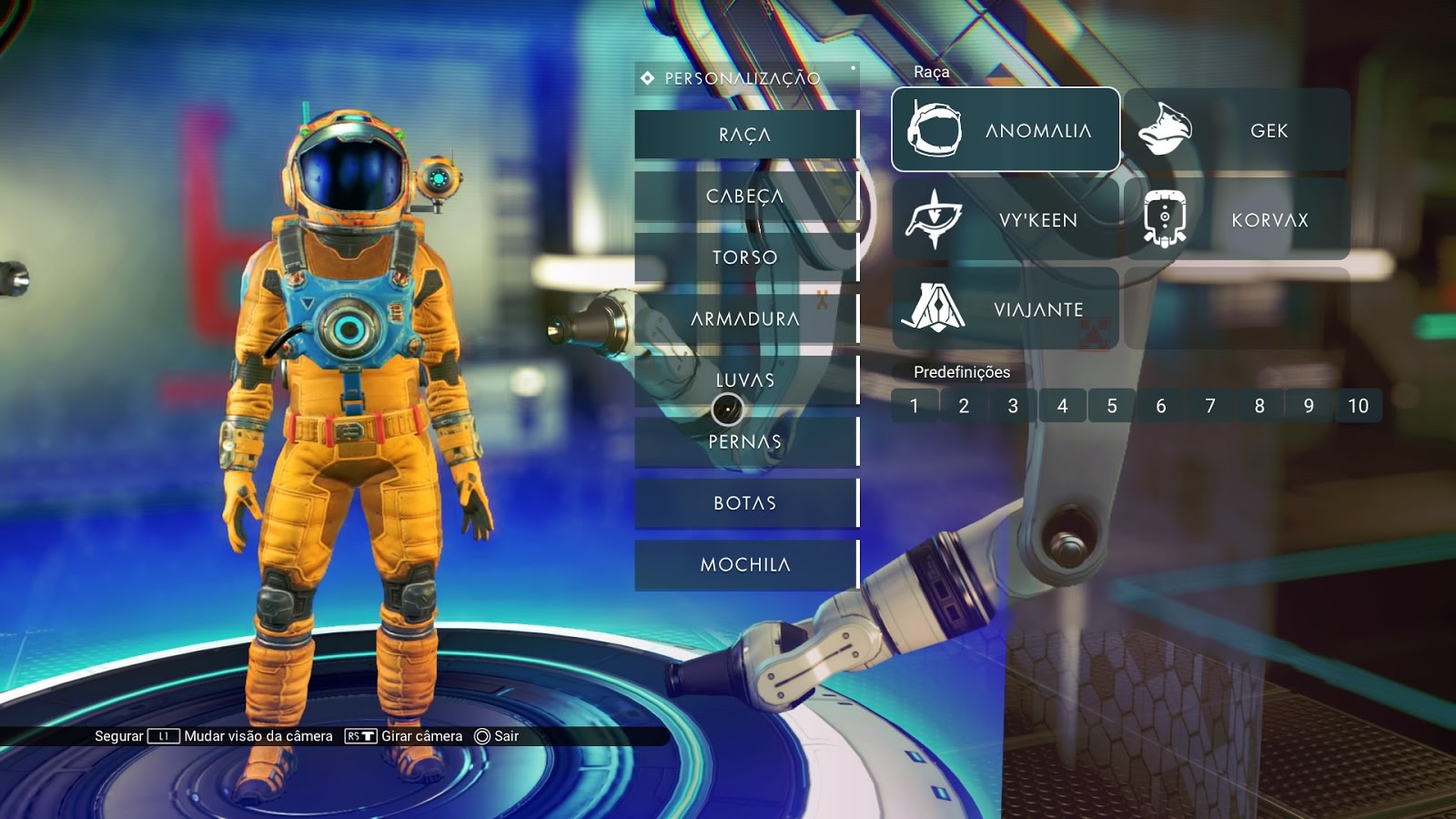Click the Sair circle button icon
Viewport: 1456px width, 819px height.
(x=480, y=737)
